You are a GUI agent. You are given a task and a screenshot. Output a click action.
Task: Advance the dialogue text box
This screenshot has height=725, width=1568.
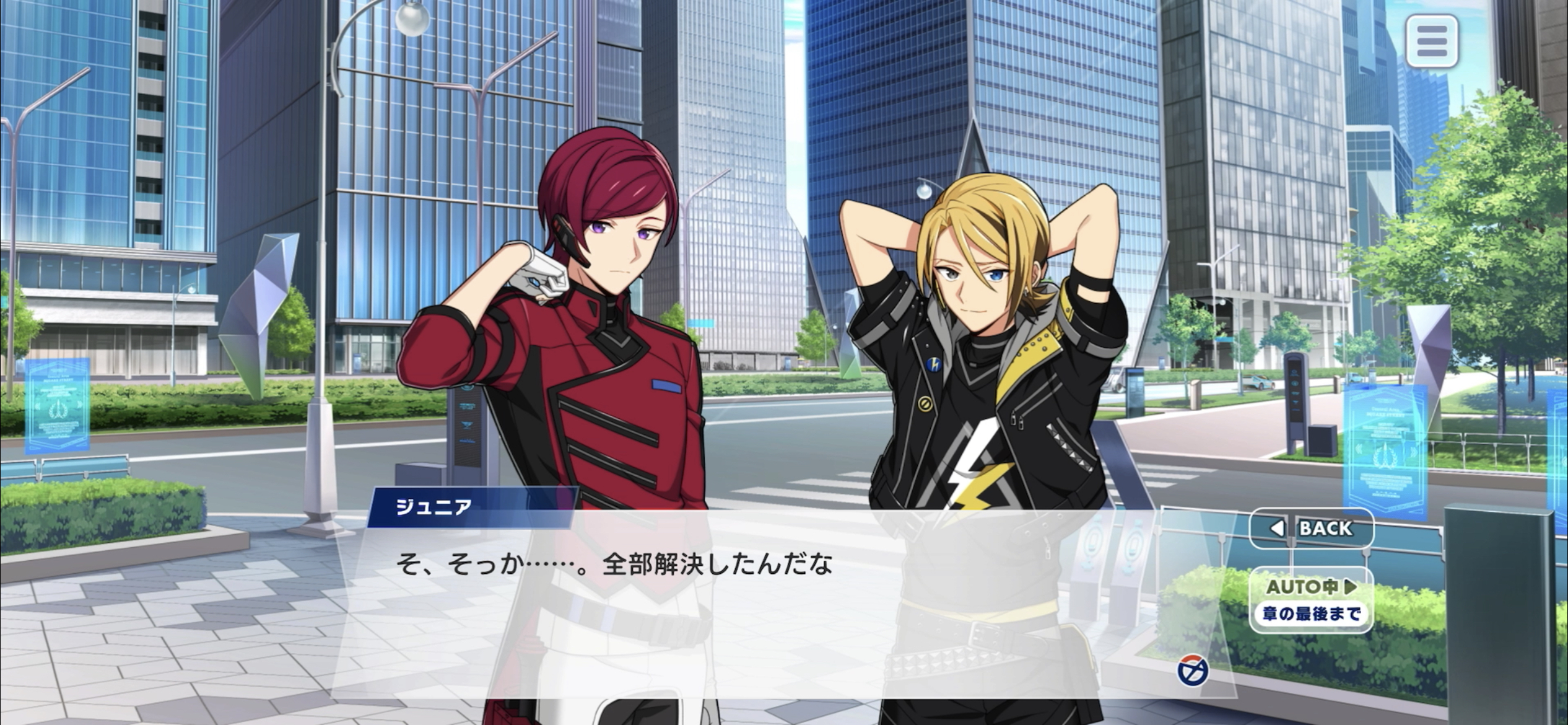pos(743,607)
